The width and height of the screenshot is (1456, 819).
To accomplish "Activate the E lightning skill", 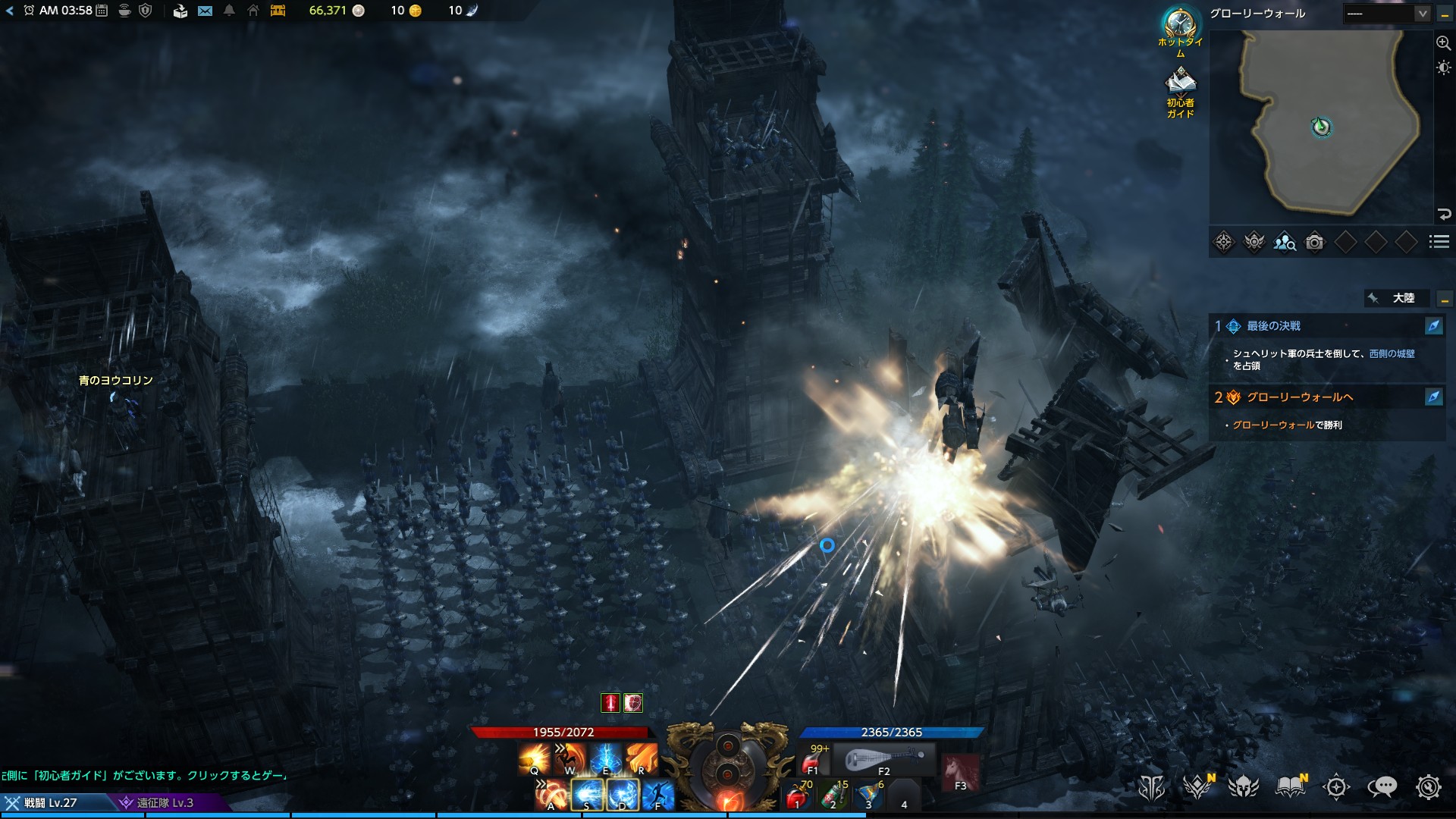I will [x=605, y=758].
